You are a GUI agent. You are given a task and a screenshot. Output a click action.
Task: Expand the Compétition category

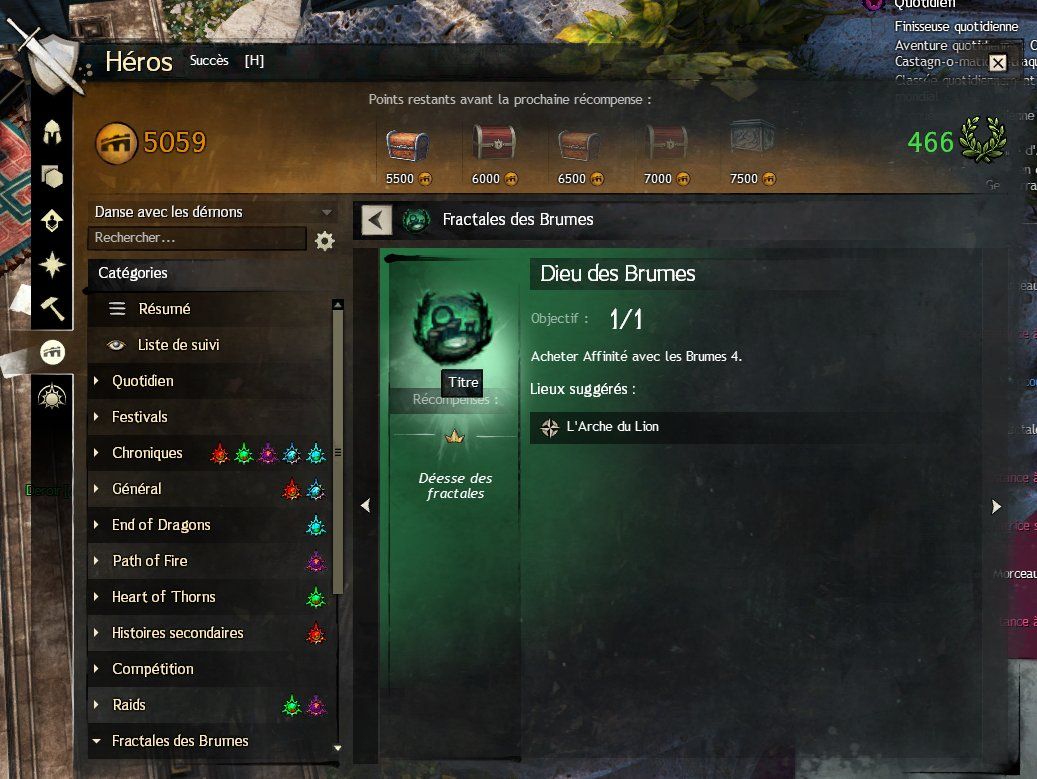(x=152, y=669)
